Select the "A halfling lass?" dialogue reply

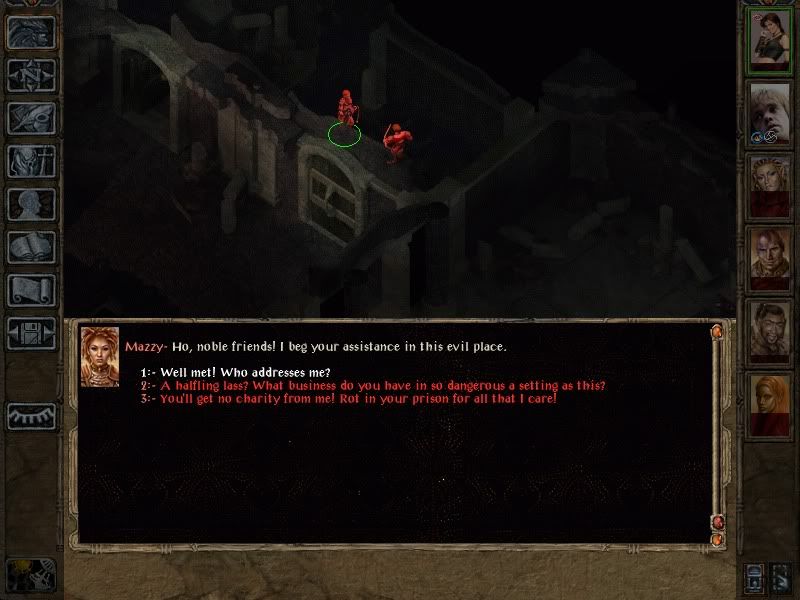pyautogui.click(x=381, y=386)
